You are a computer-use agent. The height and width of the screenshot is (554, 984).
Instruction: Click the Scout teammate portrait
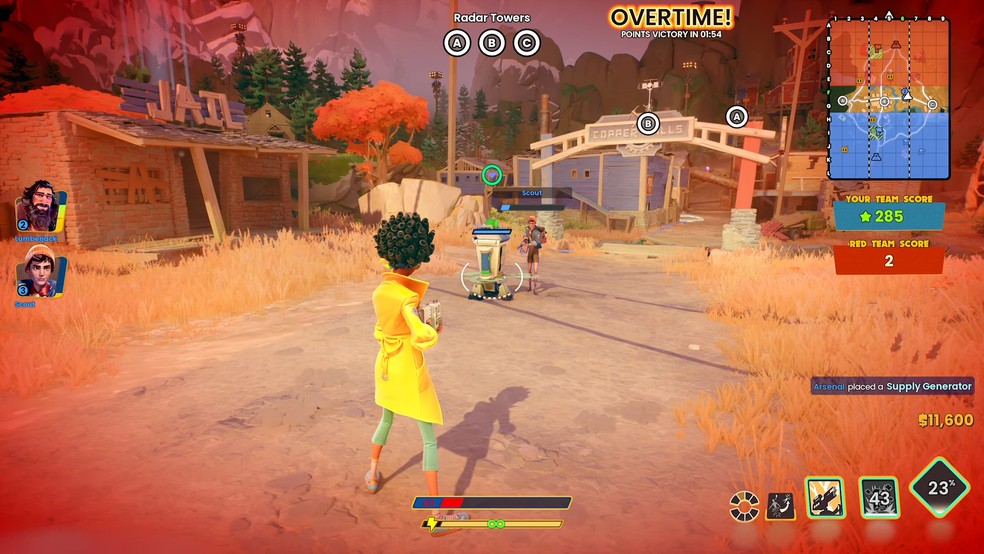41,272
